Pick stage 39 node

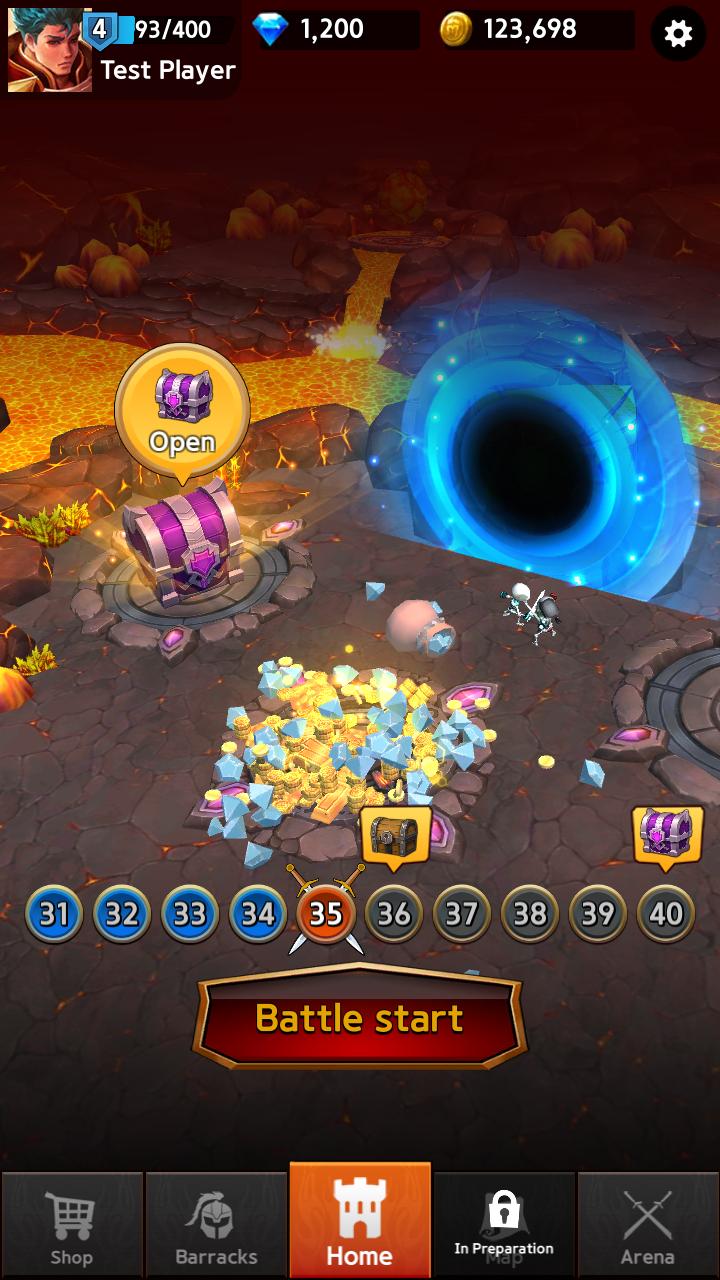[x=598, y=914]
